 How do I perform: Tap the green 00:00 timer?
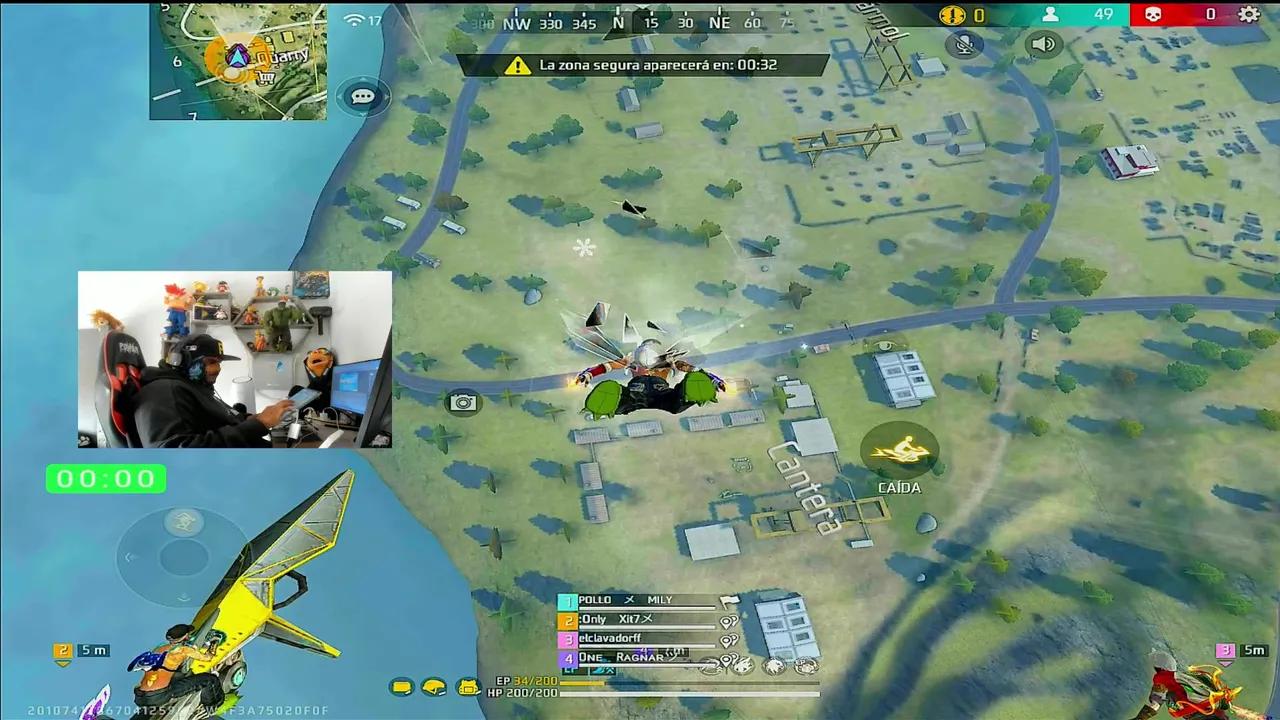(x=106, y=478)
